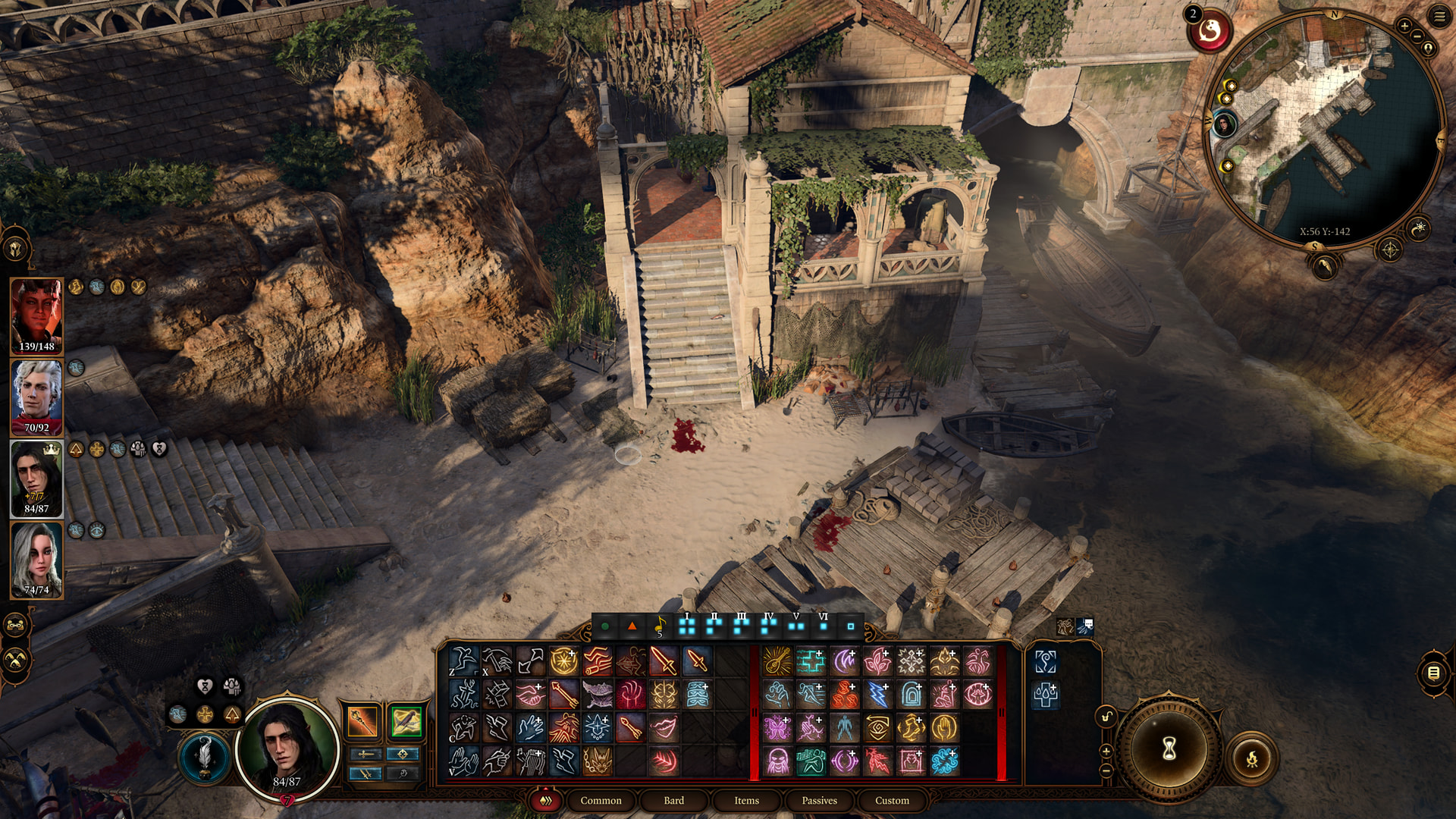Choose the white-haired companion with 70/92 HP

pyautogui.click(x=36, y=397)
